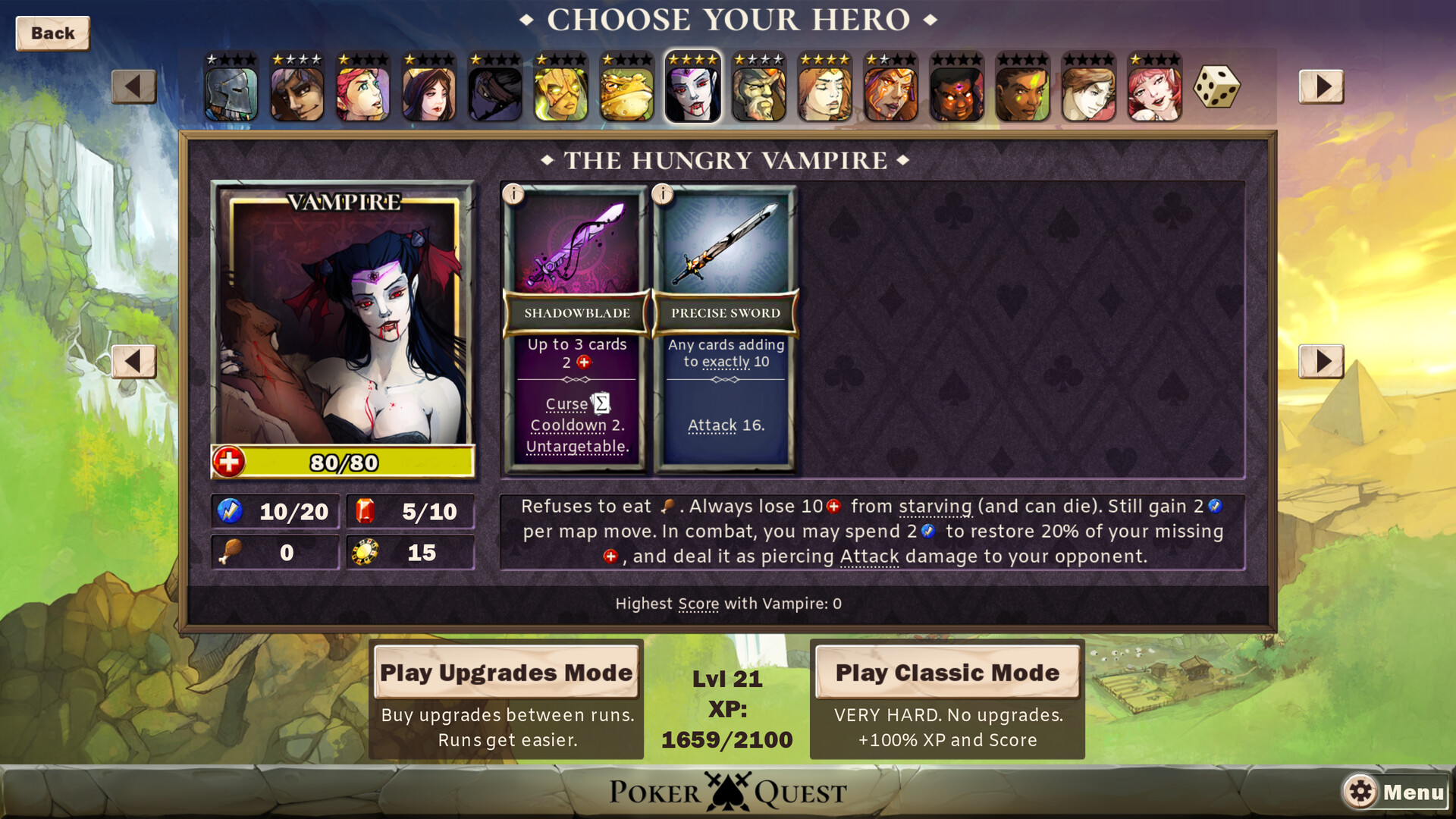Click the right arrow to browse more heroes
Image resolution: width=1456 pixels, height=819 pixels.
coord(1321,86)
